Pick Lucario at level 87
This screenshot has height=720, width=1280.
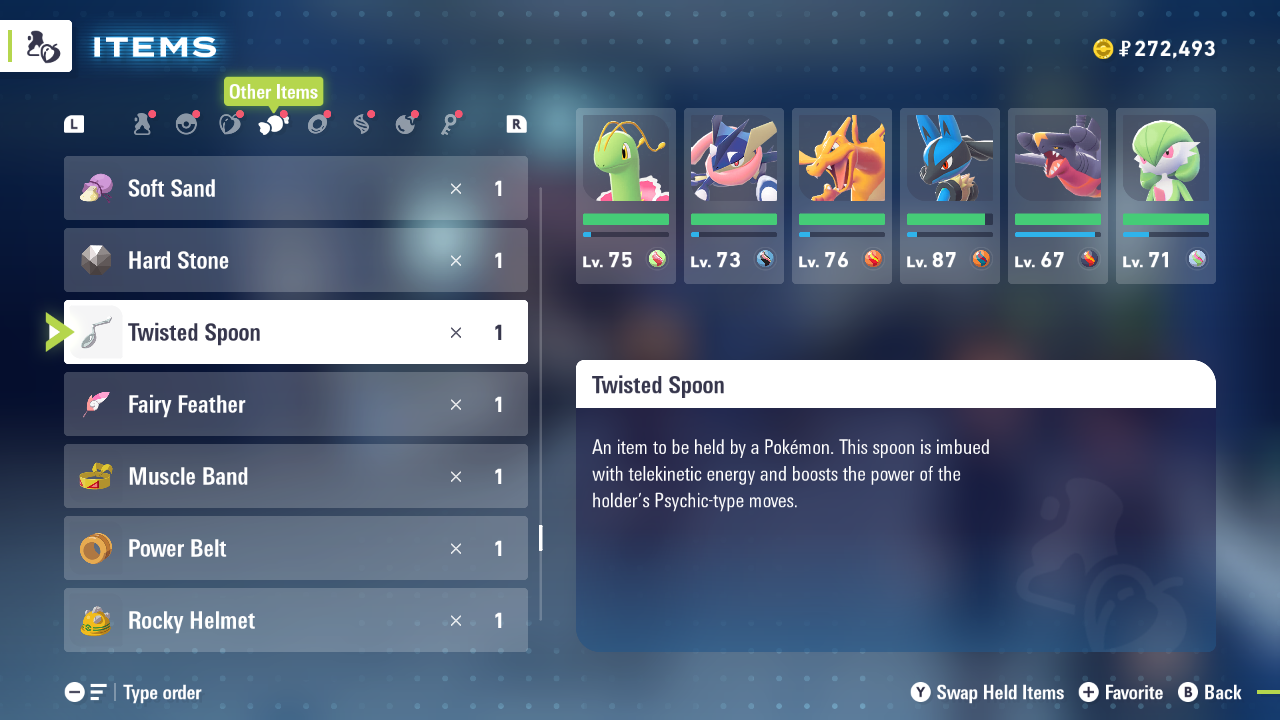[x=950, y=195]
